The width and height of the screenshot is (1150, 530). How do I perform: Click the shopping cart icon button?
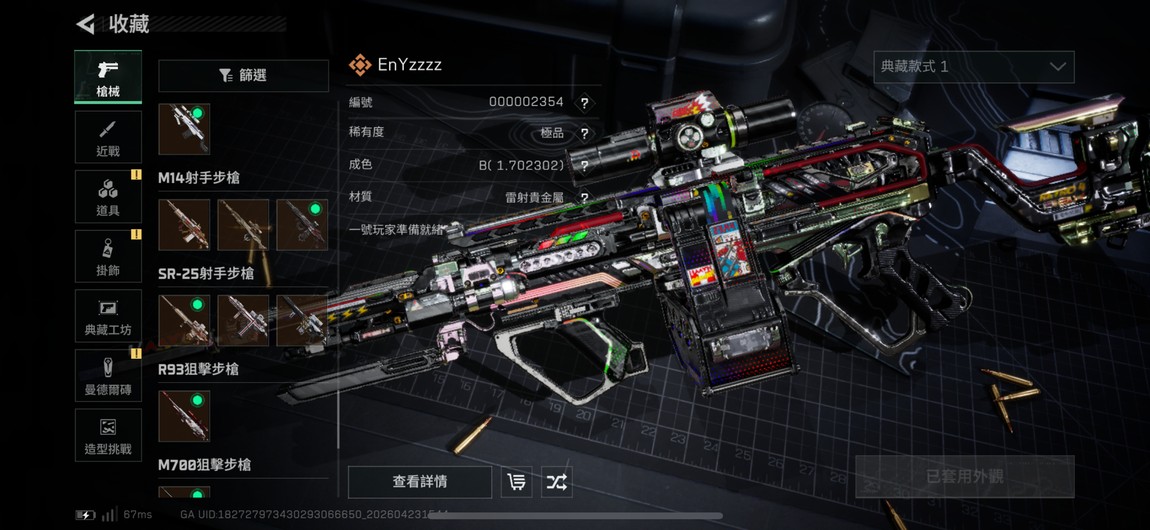pos(516,482)
